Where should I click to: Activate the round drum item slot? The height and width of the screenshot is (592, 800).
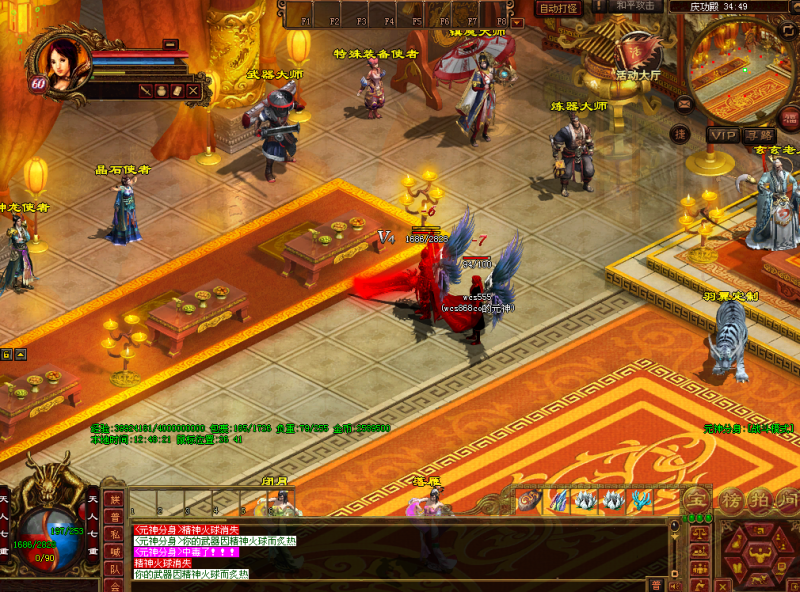tap(530, 500)
